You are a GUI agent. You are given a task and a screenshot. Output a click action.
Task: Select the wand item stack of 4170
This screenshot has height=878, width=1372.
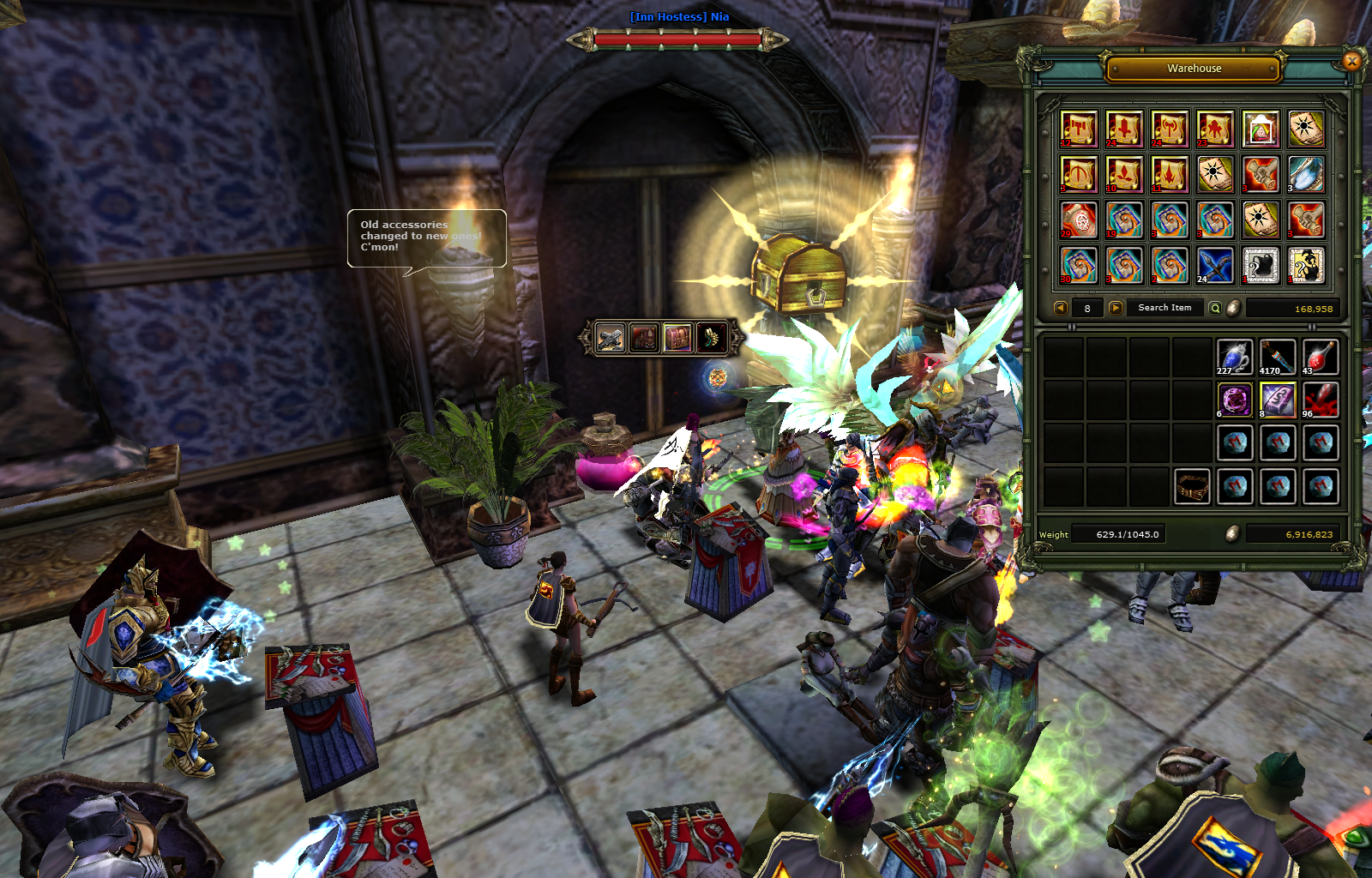point(1278,357)
